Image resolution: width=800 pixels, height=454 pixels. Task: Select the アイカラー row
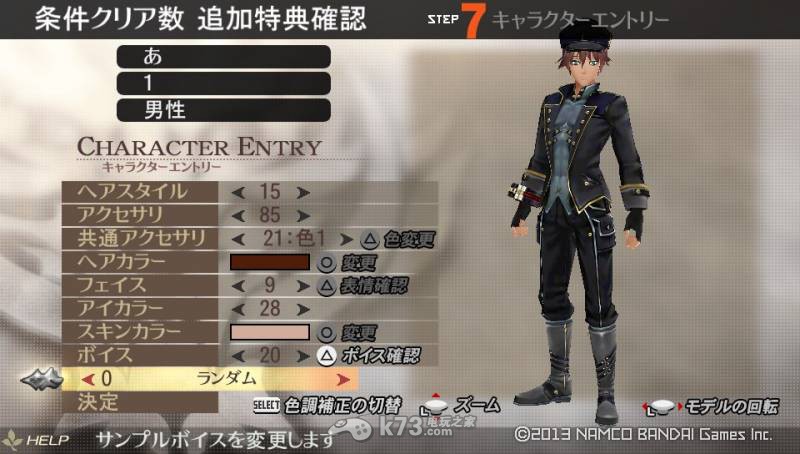[138, 308]
